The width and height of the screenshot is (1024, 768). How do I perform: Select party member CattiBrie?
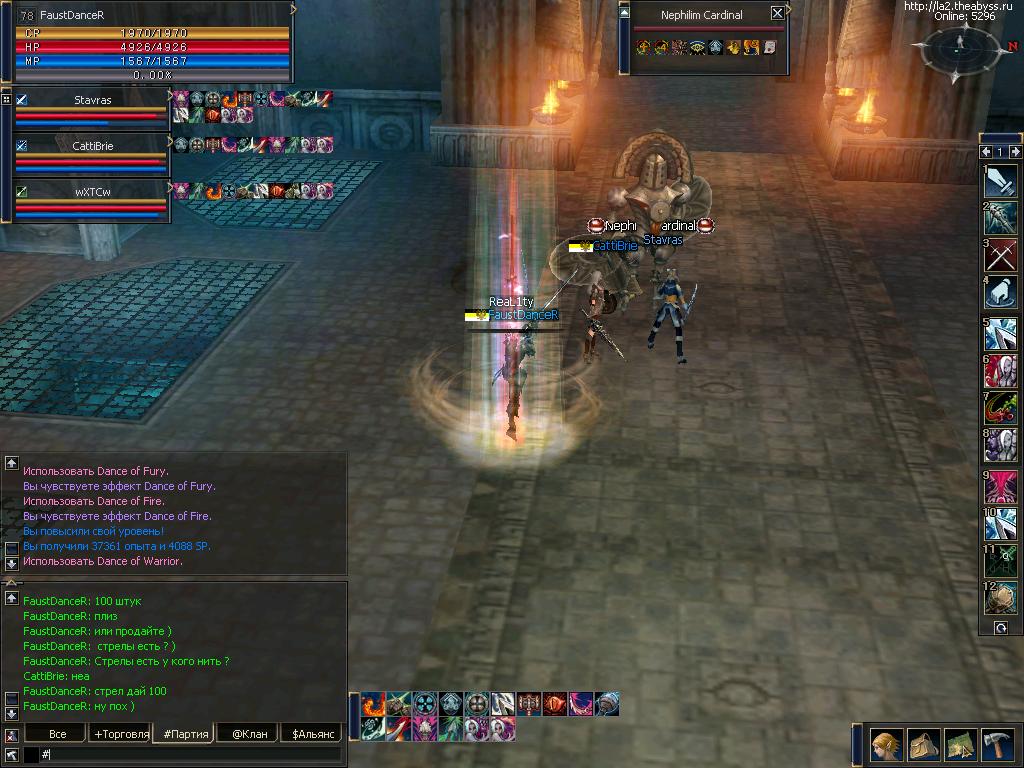92,146
